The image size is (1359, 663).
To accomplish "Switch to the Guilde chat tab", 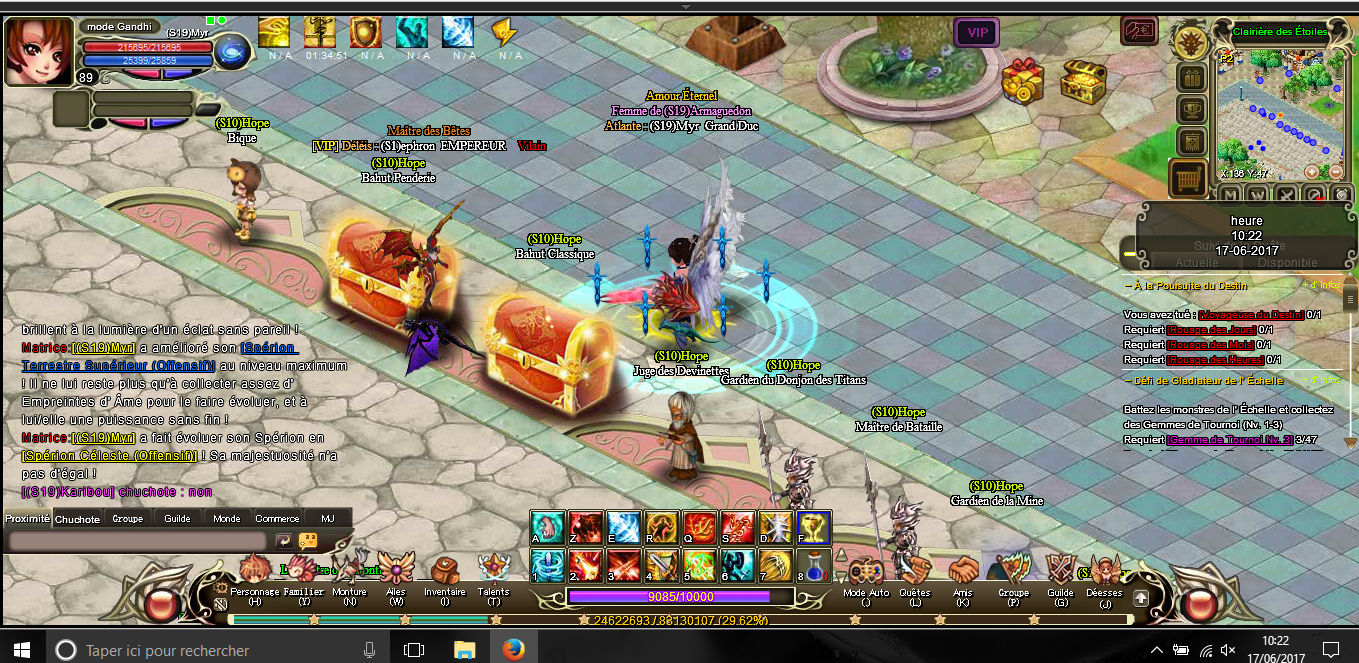I will tap(177, 519).
